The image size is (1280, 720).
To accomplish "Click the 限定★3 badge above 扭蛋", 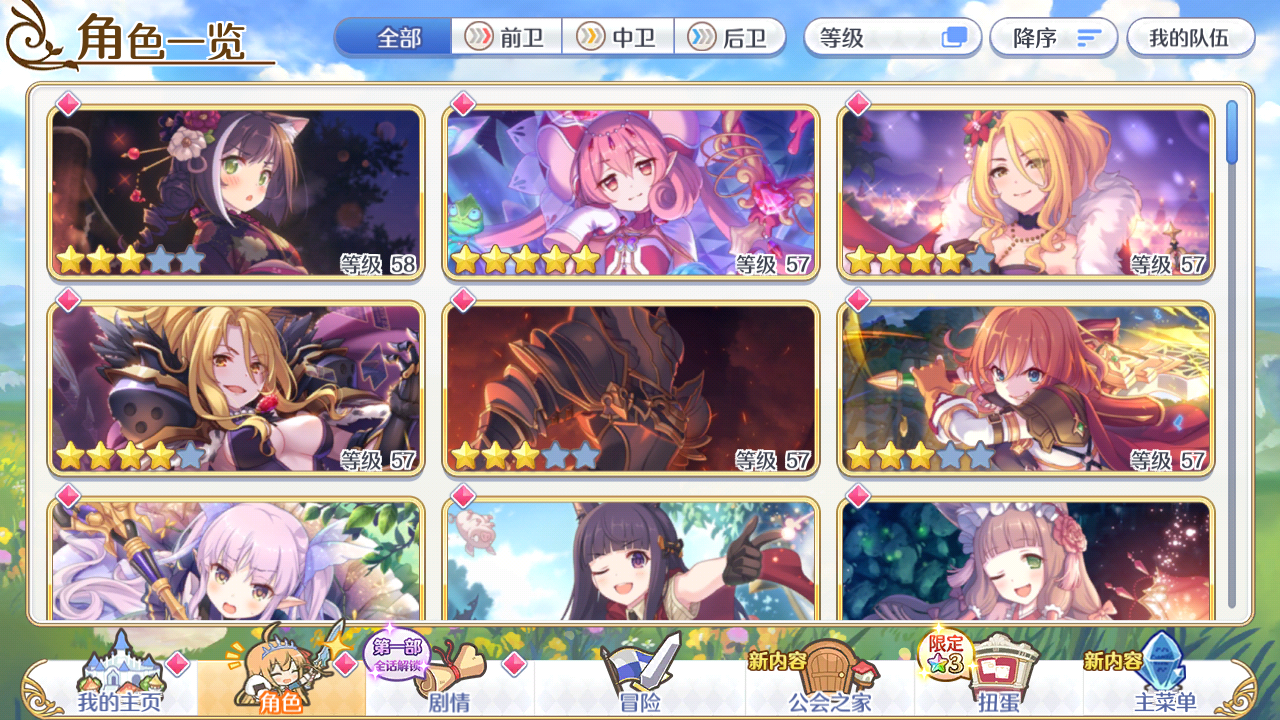I will [x=942, y=658].
